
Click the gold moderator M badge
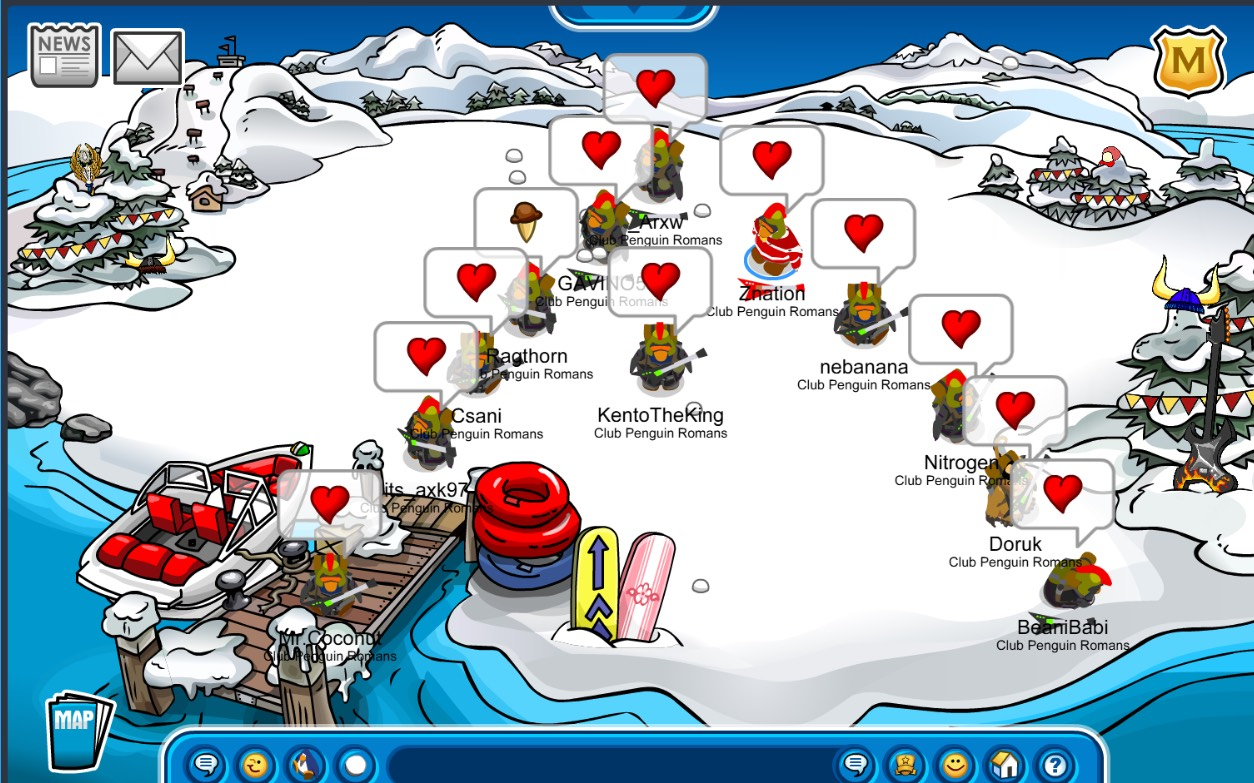(x=1188, y=61)
